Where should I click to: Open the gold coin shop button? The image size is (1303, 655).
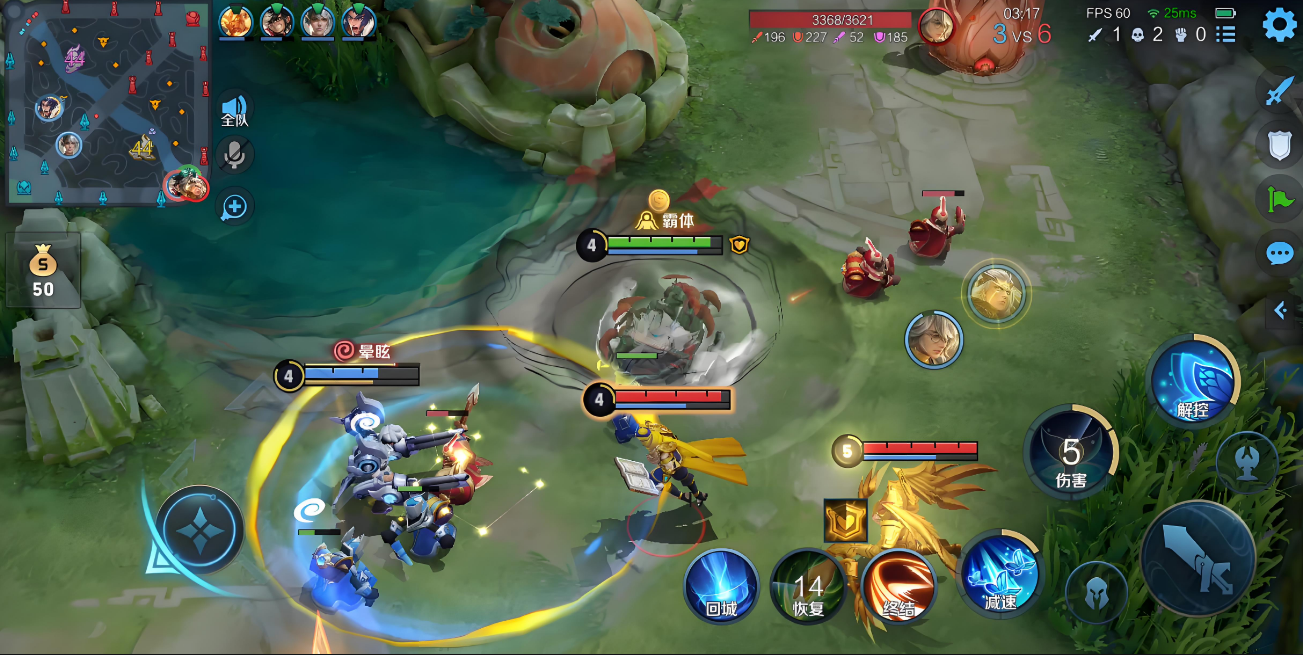point(42,271)
